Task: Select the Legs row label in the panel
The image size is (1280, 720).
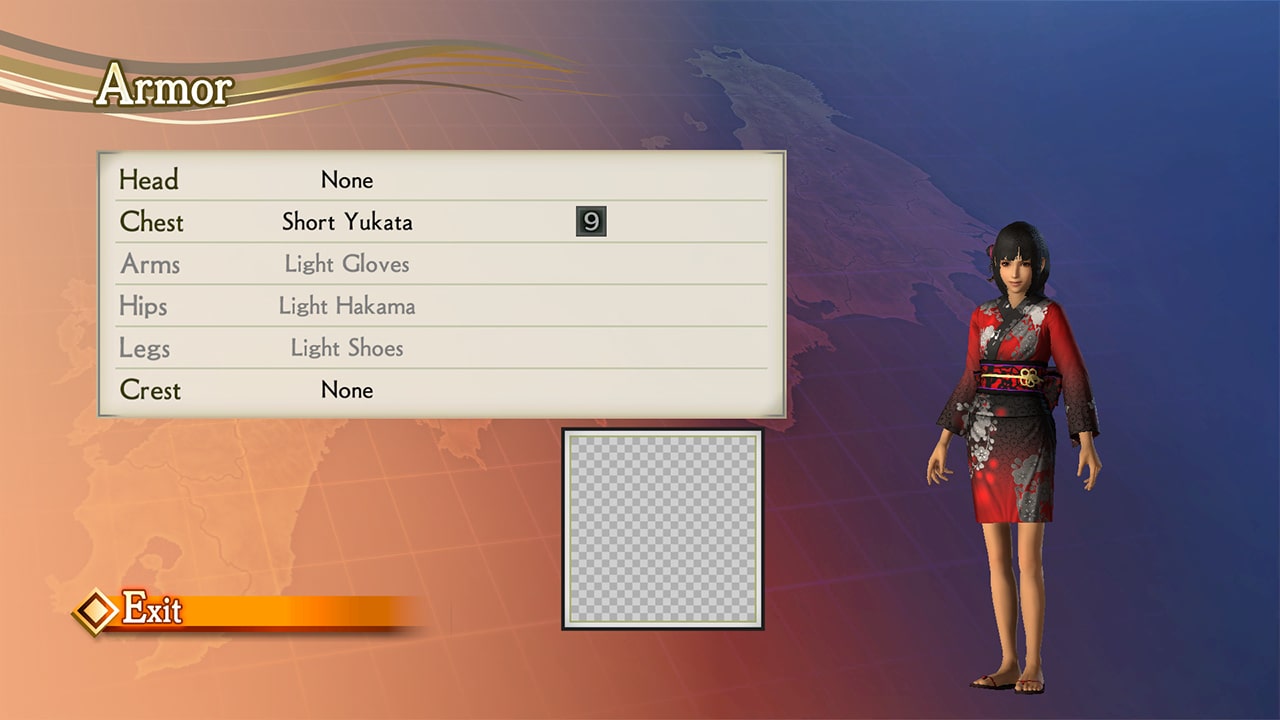Action: [144, 348]
